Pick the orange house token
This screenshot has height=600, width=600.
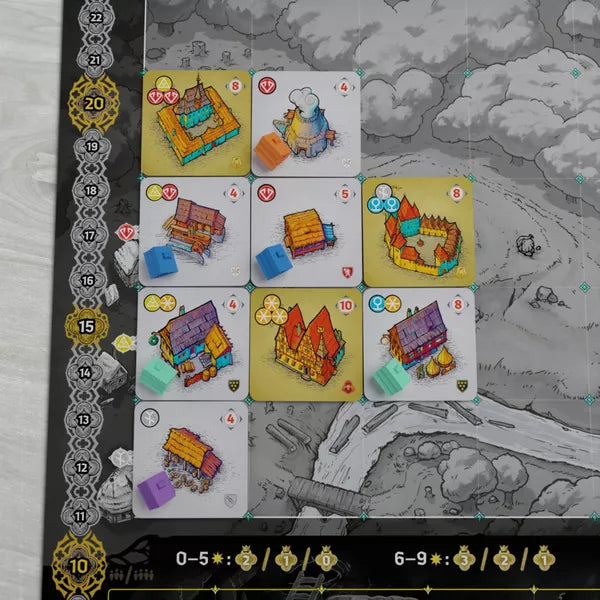pos(271,150)
